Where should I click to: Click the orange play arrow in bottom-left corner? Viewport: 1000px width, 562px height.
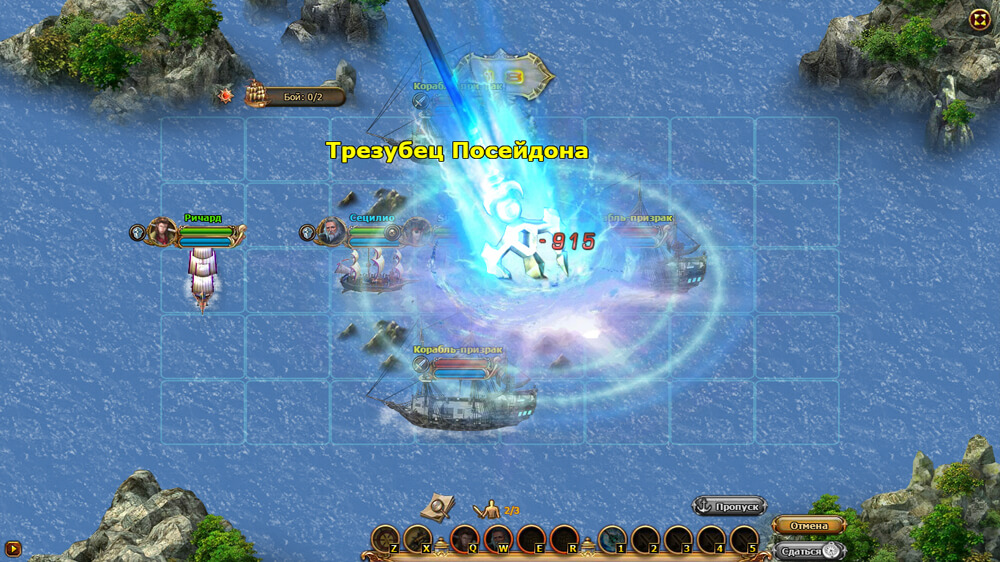tap(13, 548)
